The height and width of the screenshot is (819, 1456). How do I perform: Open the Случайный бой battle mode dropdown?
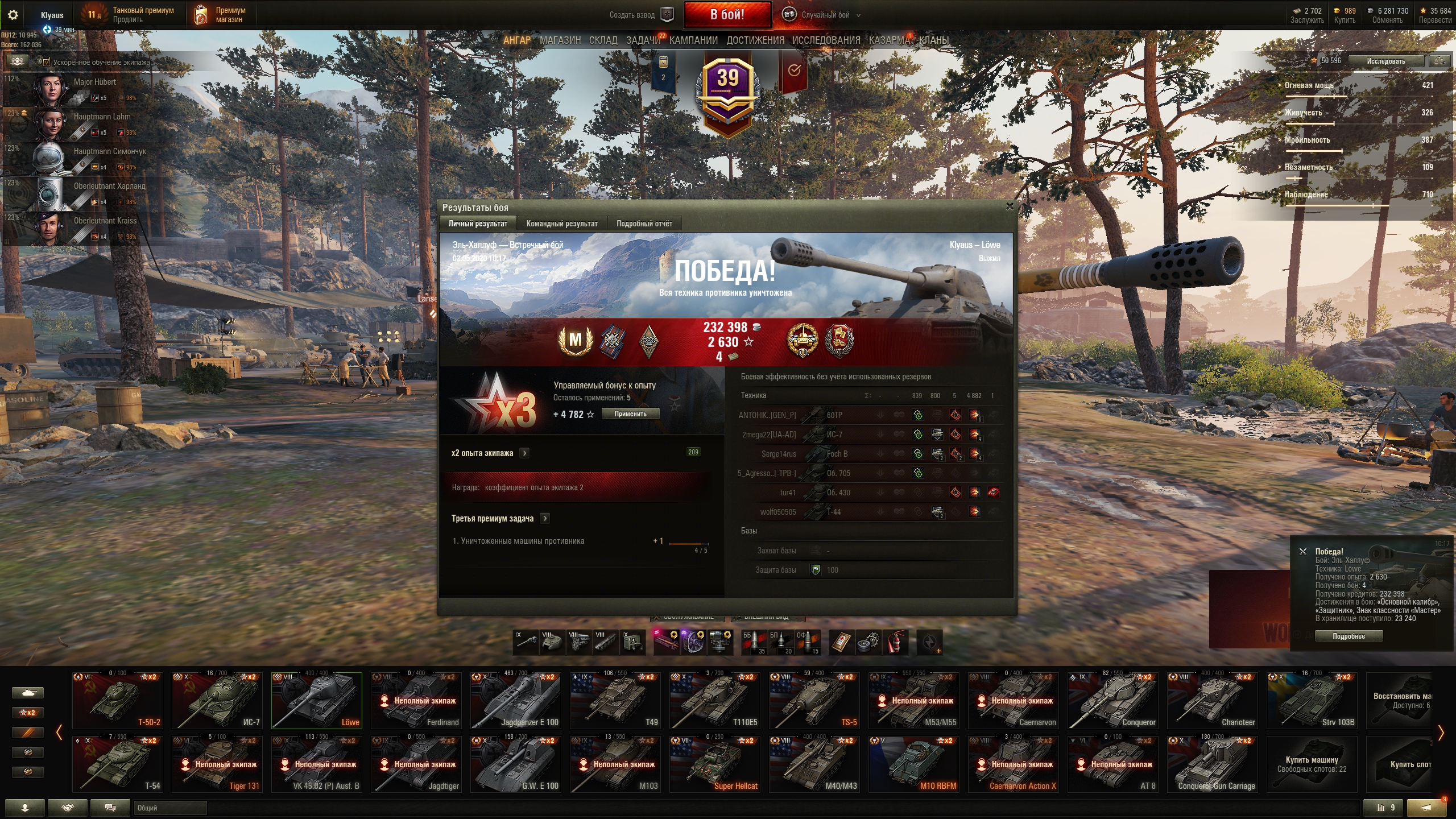825,15
